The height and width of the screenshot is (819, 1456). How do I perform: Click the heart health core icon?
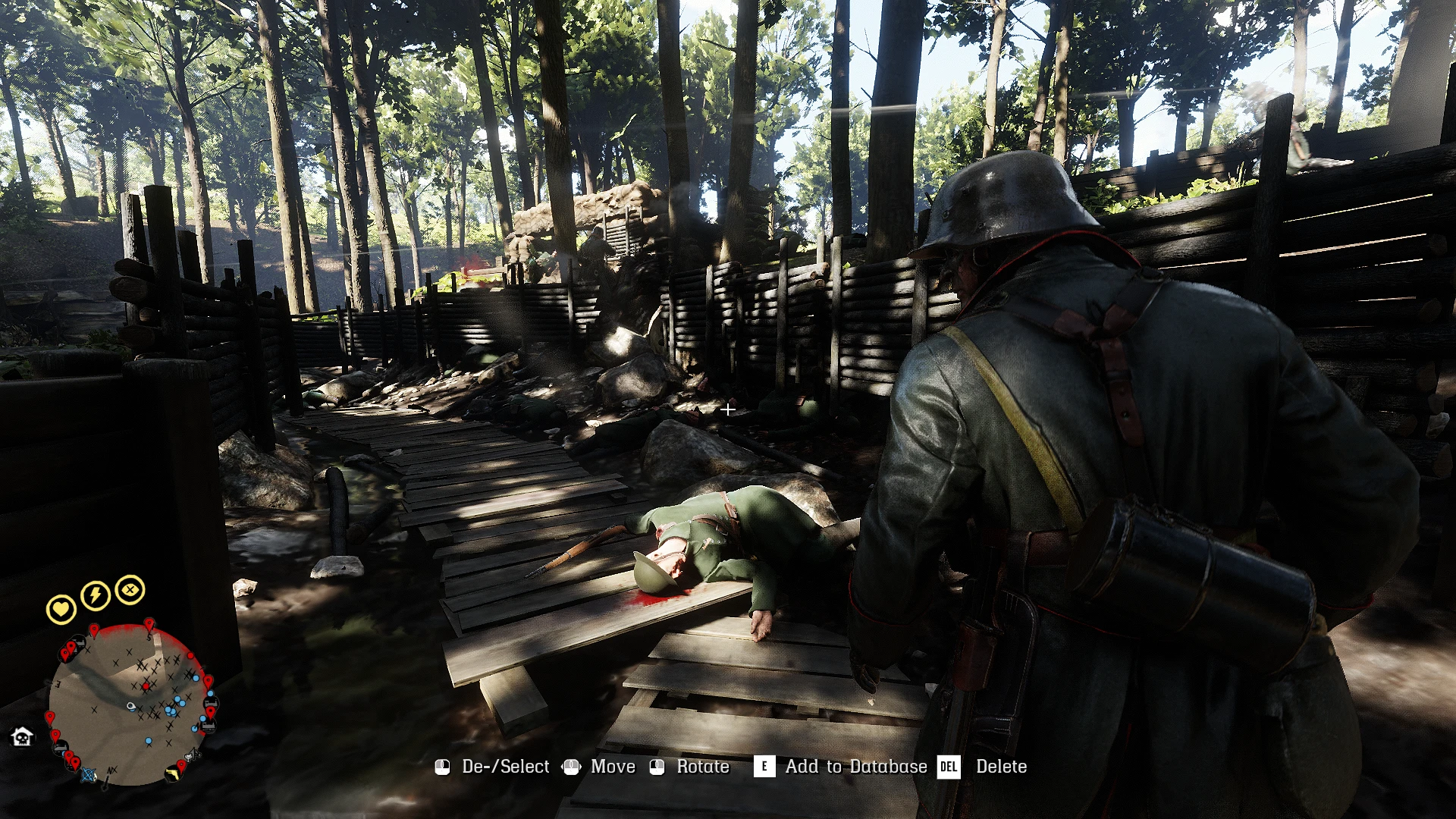[61, 609]
